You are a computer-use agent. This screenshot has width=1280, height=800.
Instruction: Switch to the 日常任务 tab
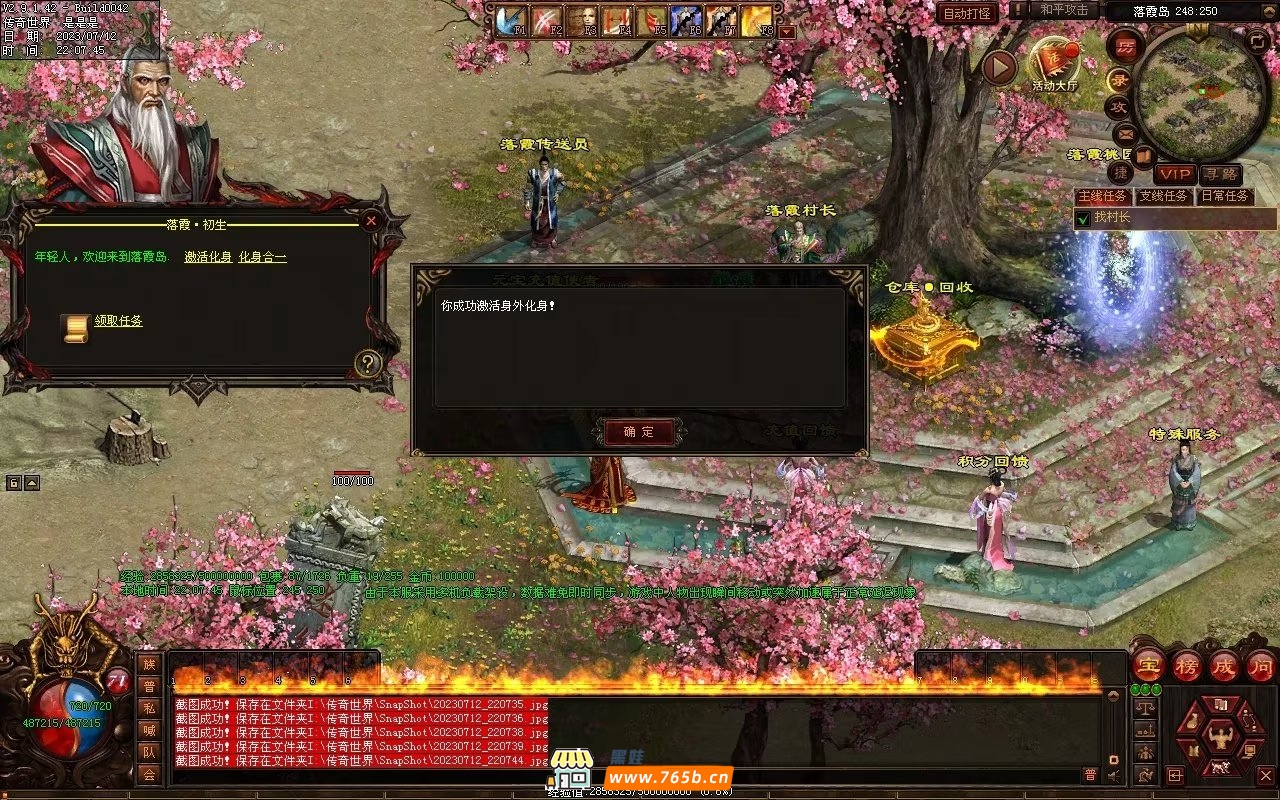click(1224, 196)
